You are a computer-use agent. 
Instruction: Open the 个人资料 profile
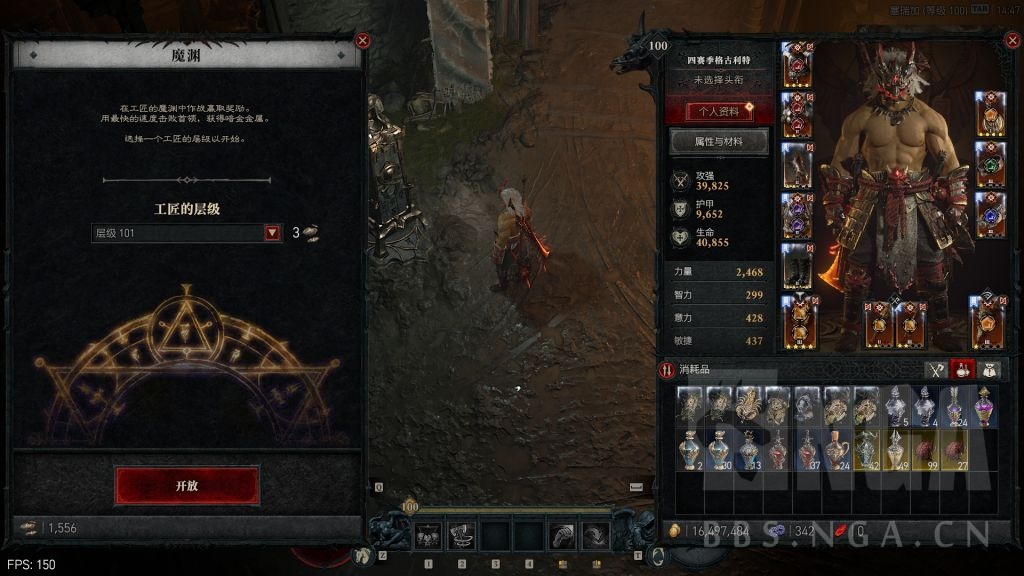[720, 110]
